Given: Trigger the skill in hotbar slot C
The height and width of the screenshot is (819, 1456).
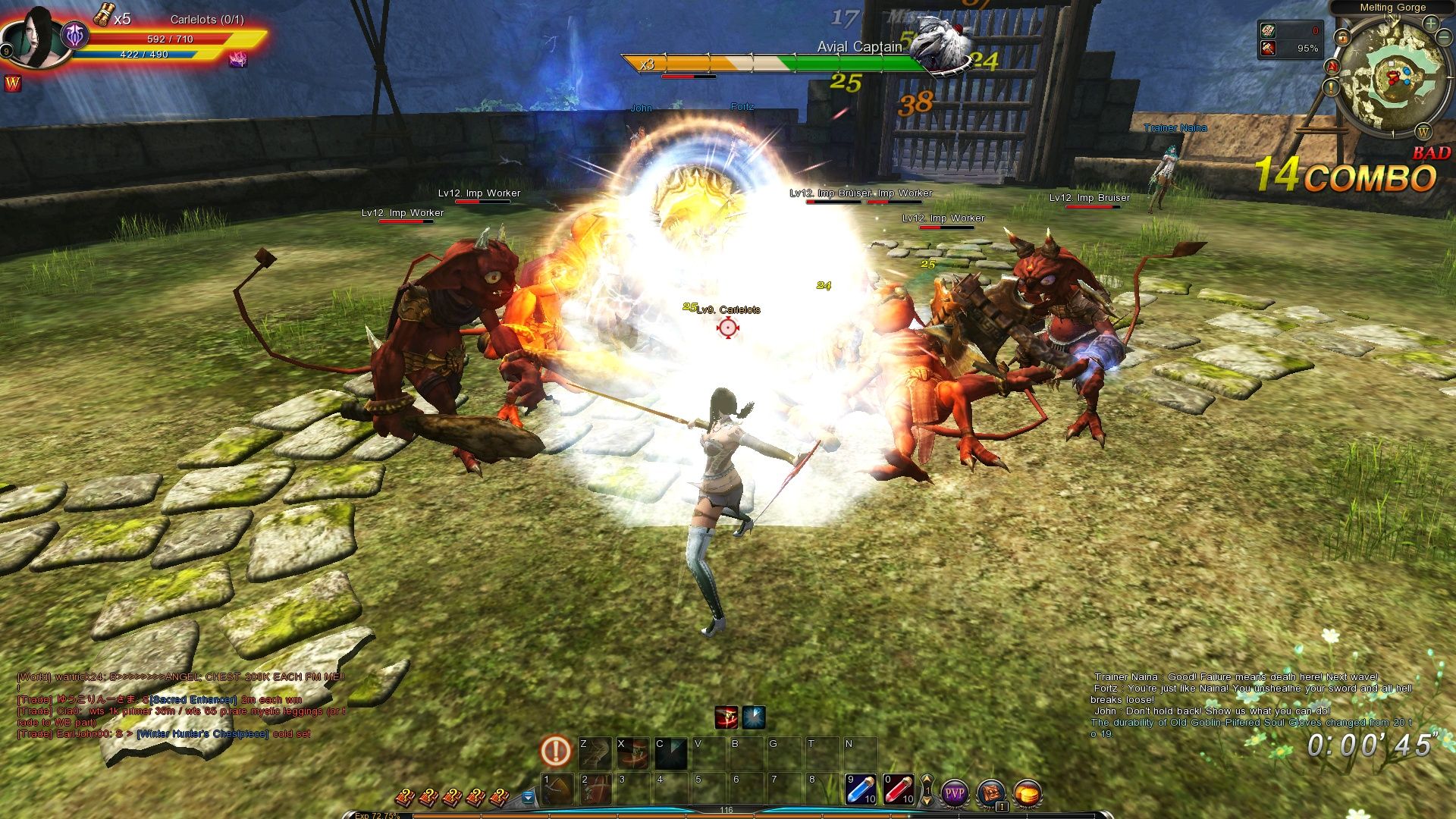Looking at the screenshot, I should 670,752.
